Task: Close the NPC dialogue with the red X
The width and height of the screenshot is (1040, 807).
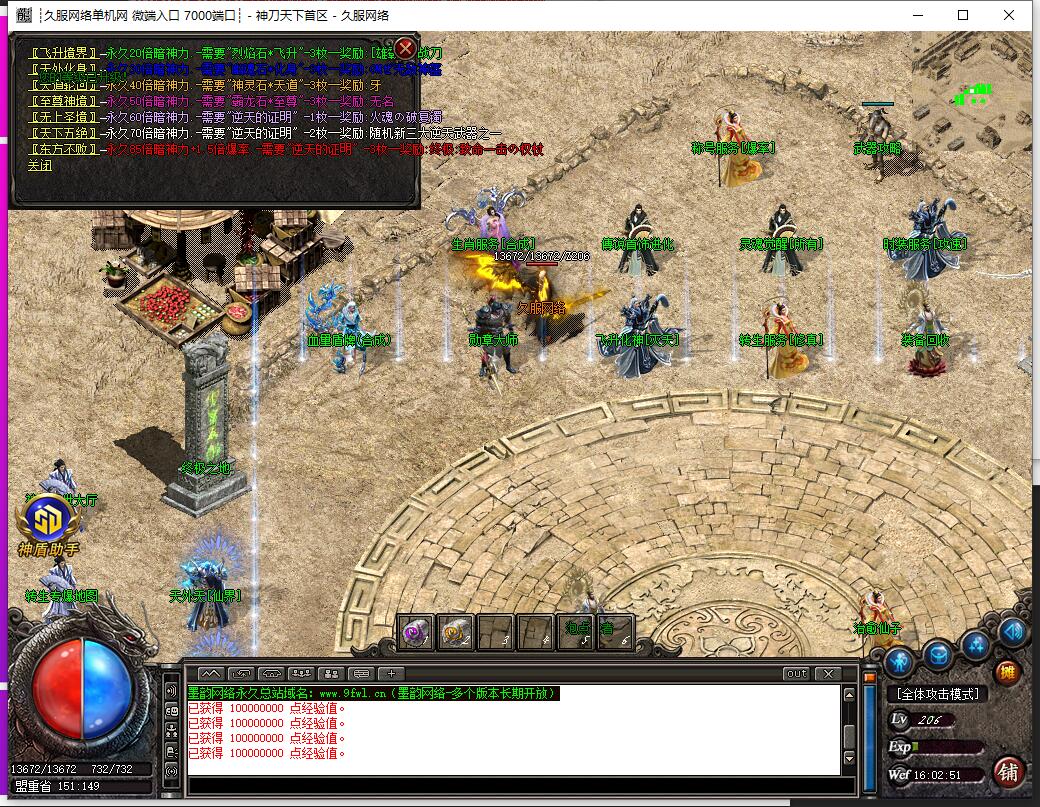Action: pyautogui.click(x=405, y=48)
